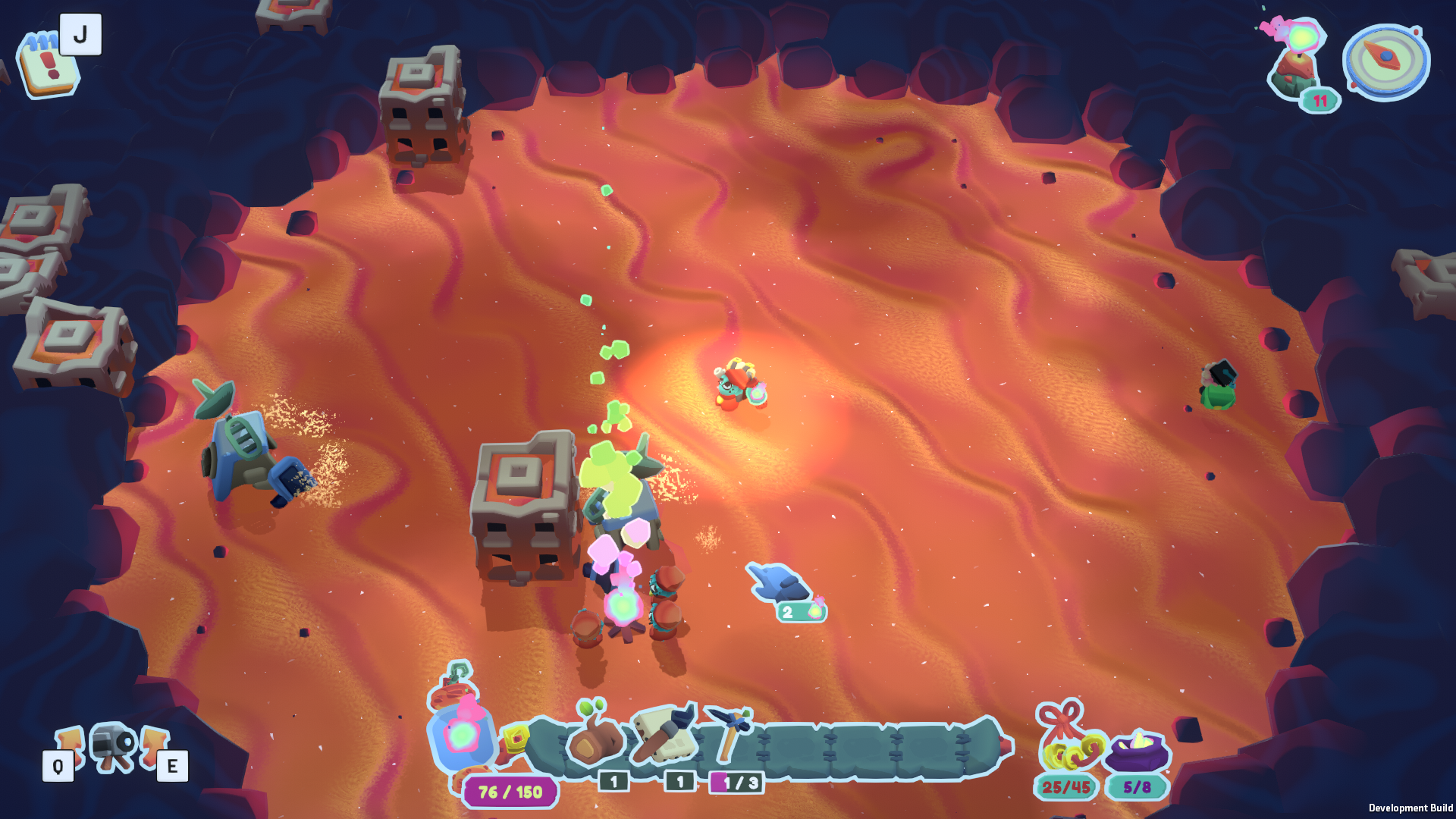Screen dimensions: 1456x819
Task: Open the compass map icon
Action: point(1386,61)
